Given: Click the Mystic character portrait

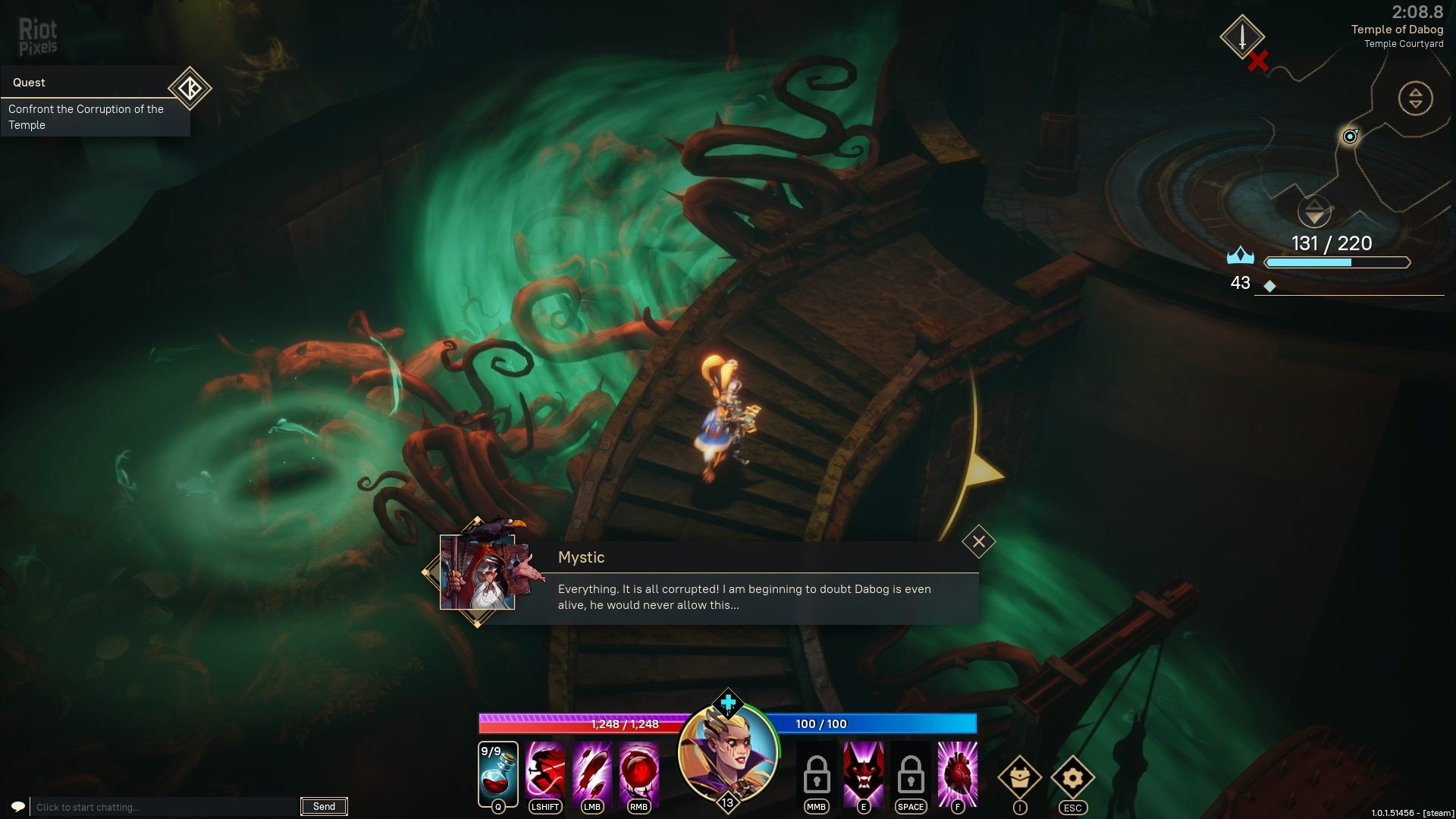Looking at the screenshot, I should 478,573.
